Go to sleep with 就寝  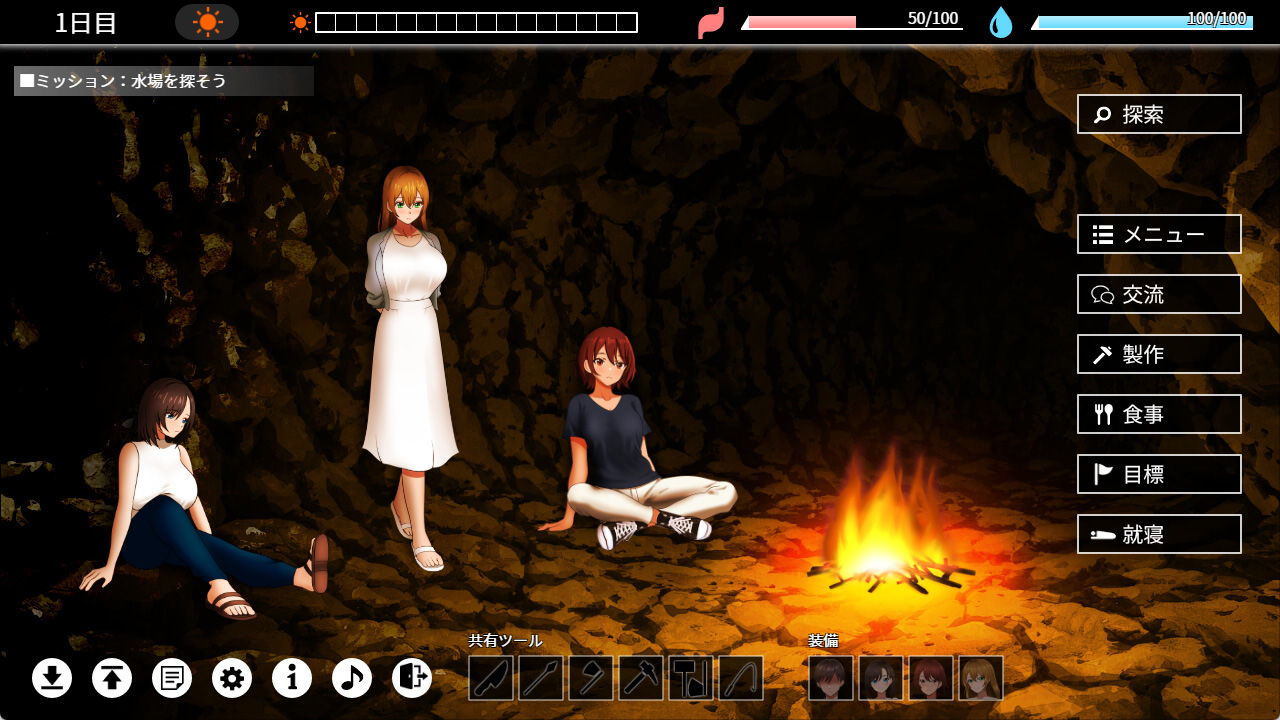tap(1159, 534)
